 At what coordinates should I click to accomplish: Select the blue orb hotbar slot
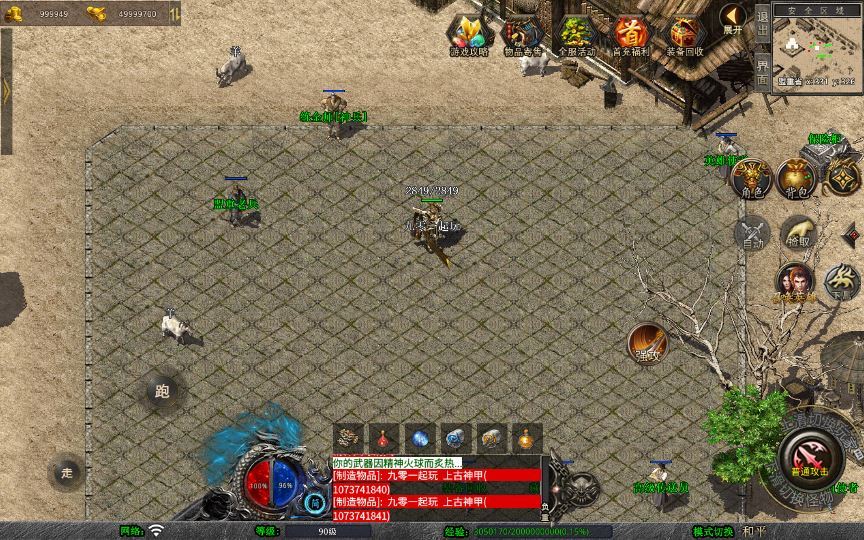point(420,438)
